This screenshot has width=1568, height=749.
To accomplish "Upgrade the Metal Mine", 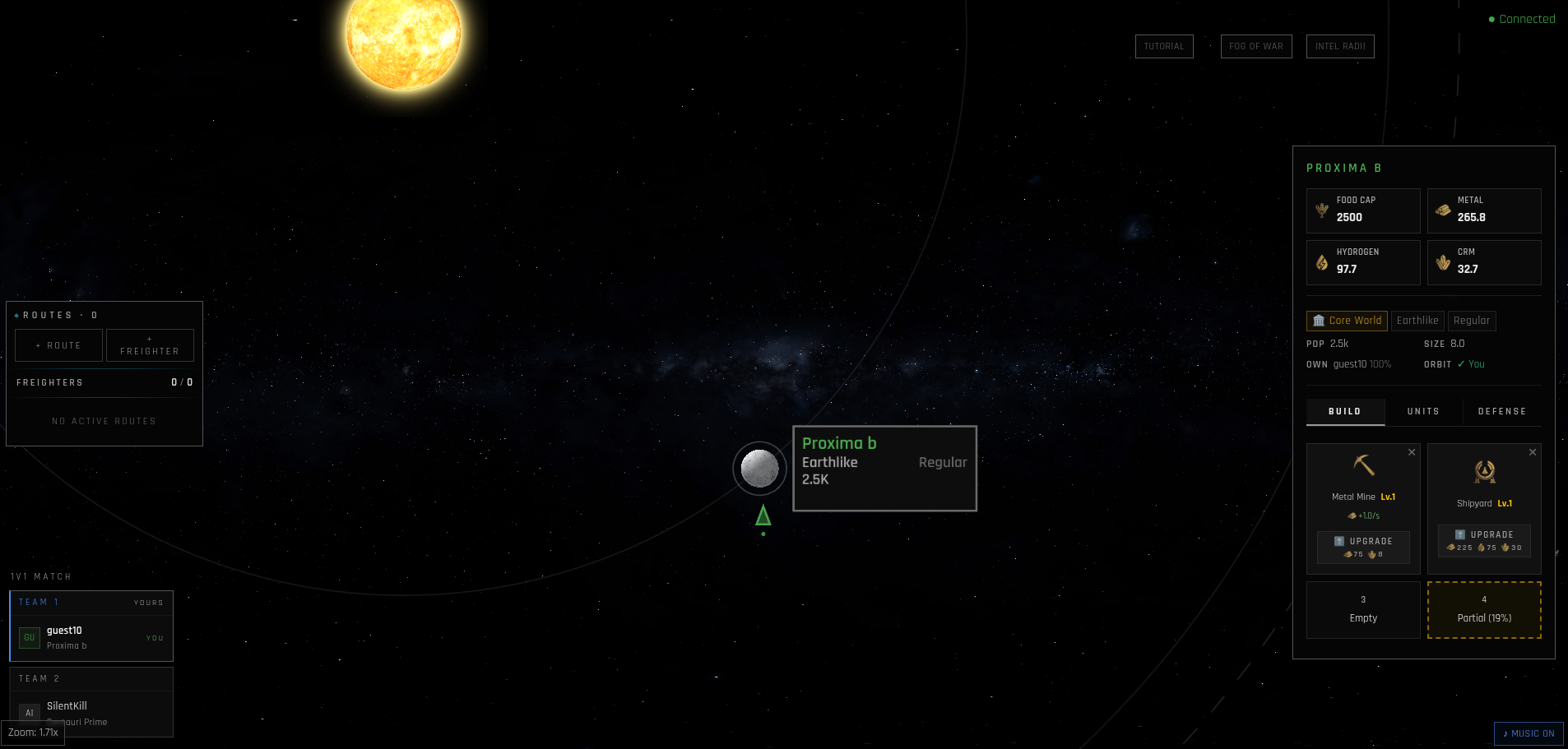I will click(x=1363, y=548).
